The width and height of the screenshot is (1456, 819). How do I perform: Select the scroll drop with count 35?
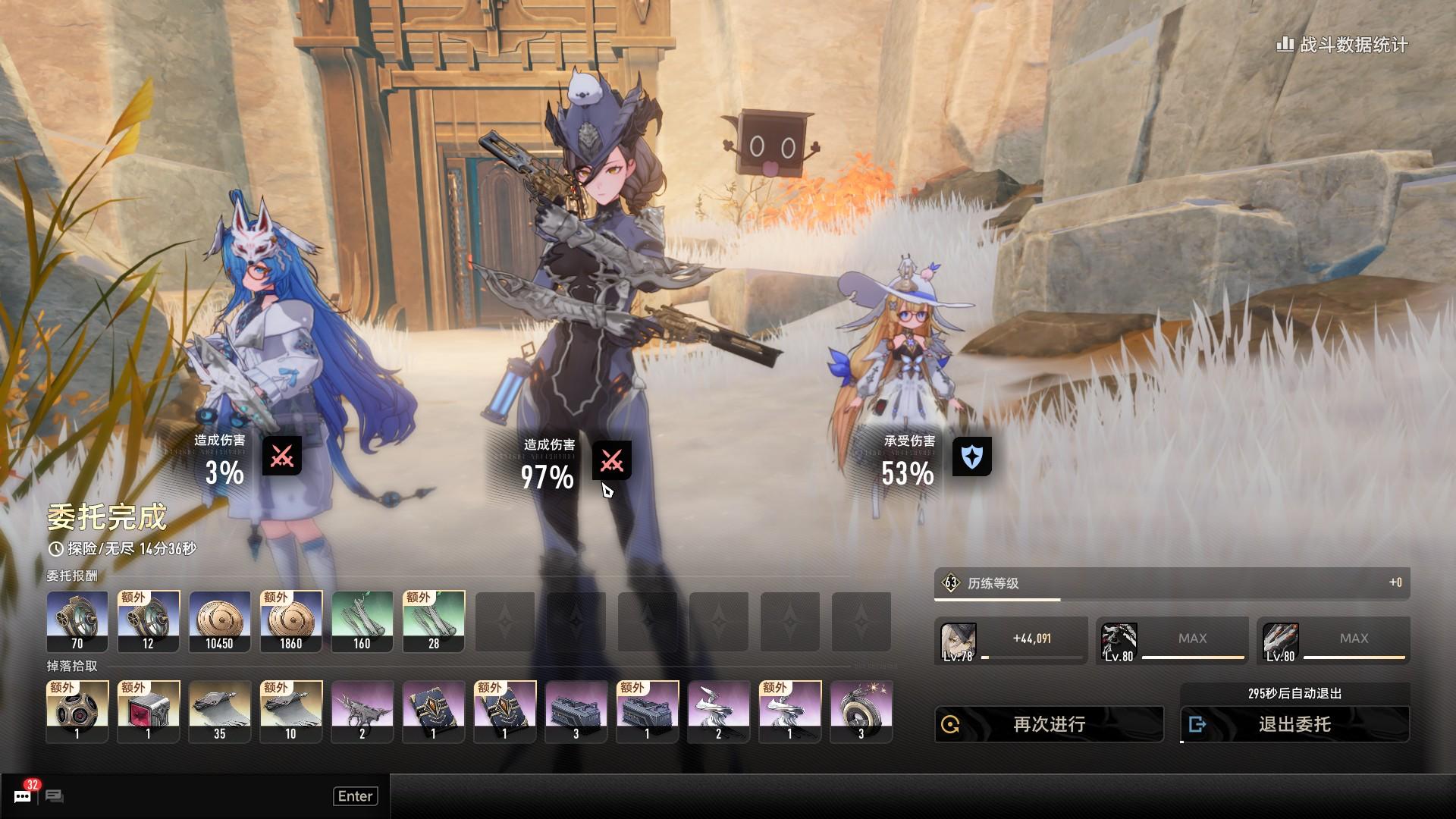pos(219,711)
